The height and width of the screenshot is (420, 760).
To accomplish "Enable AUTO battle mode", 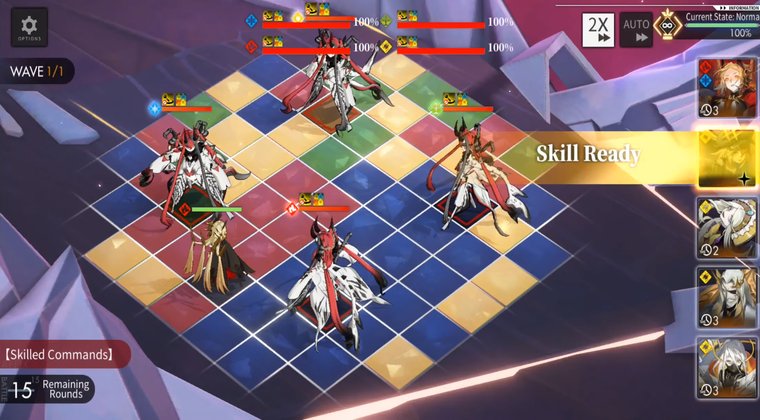I will (636, 30).
